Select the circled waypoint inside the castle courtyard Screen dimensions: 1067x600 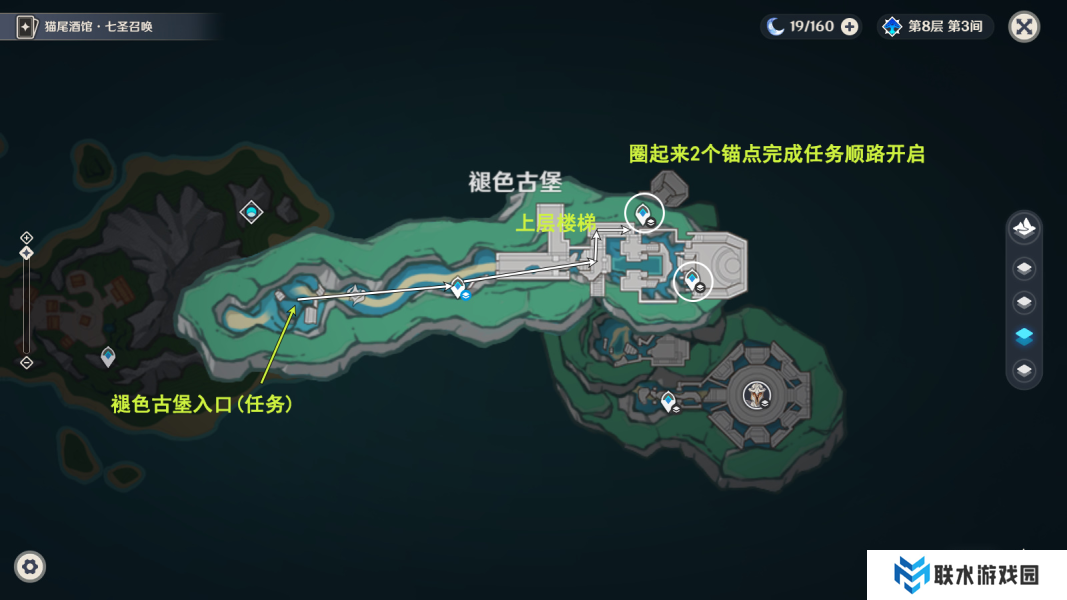click(x=691, y=280)
